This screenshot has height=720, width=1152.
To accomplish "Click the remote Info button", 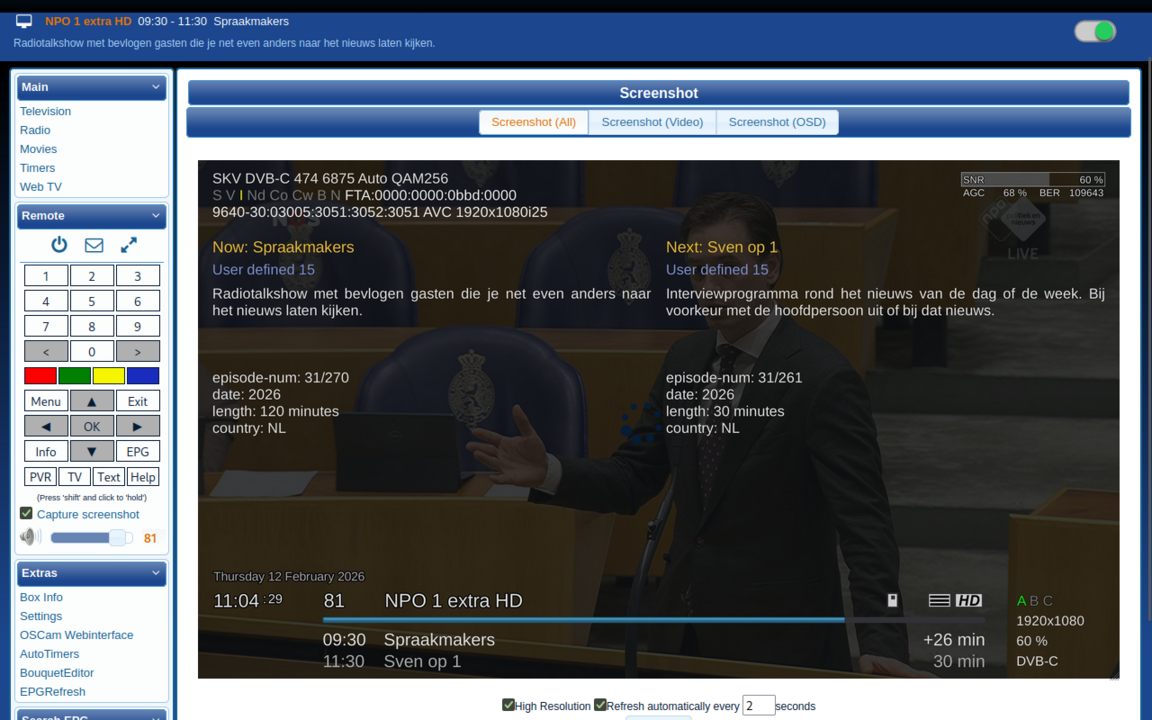I will (46, 452).
